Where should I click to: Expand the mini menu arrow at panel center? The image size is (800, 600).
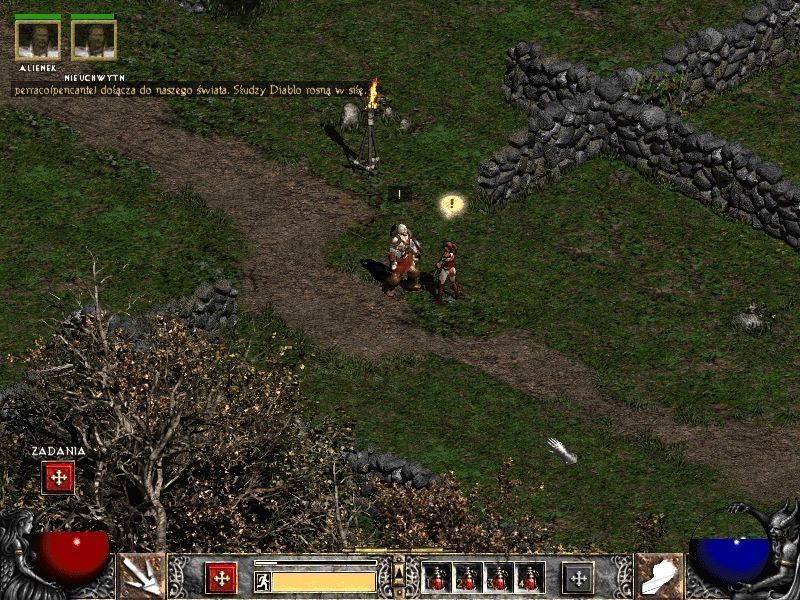tap(399, 572)
